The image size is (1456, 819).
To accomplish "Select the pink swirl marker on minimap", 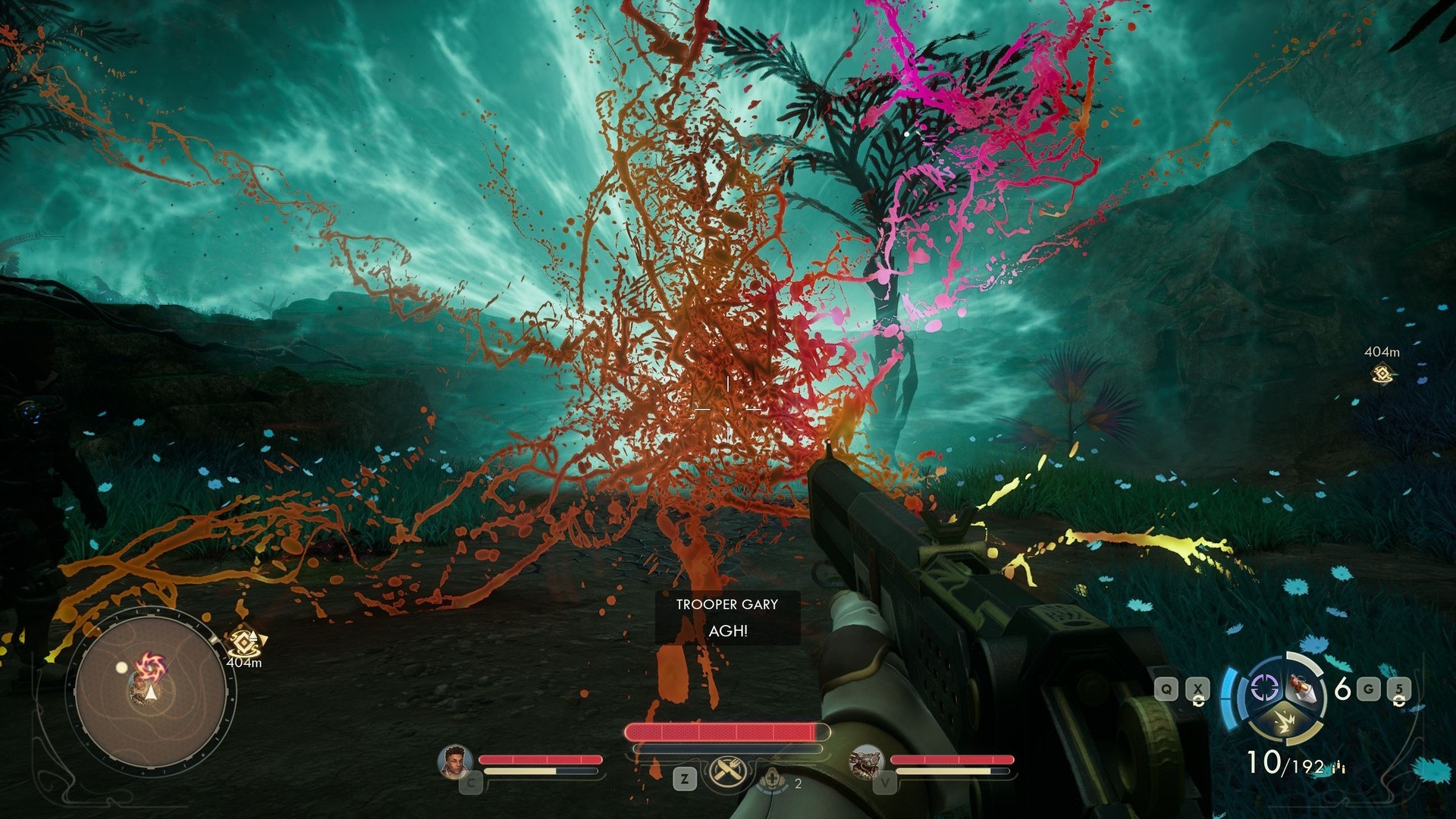I will [150, 669].
